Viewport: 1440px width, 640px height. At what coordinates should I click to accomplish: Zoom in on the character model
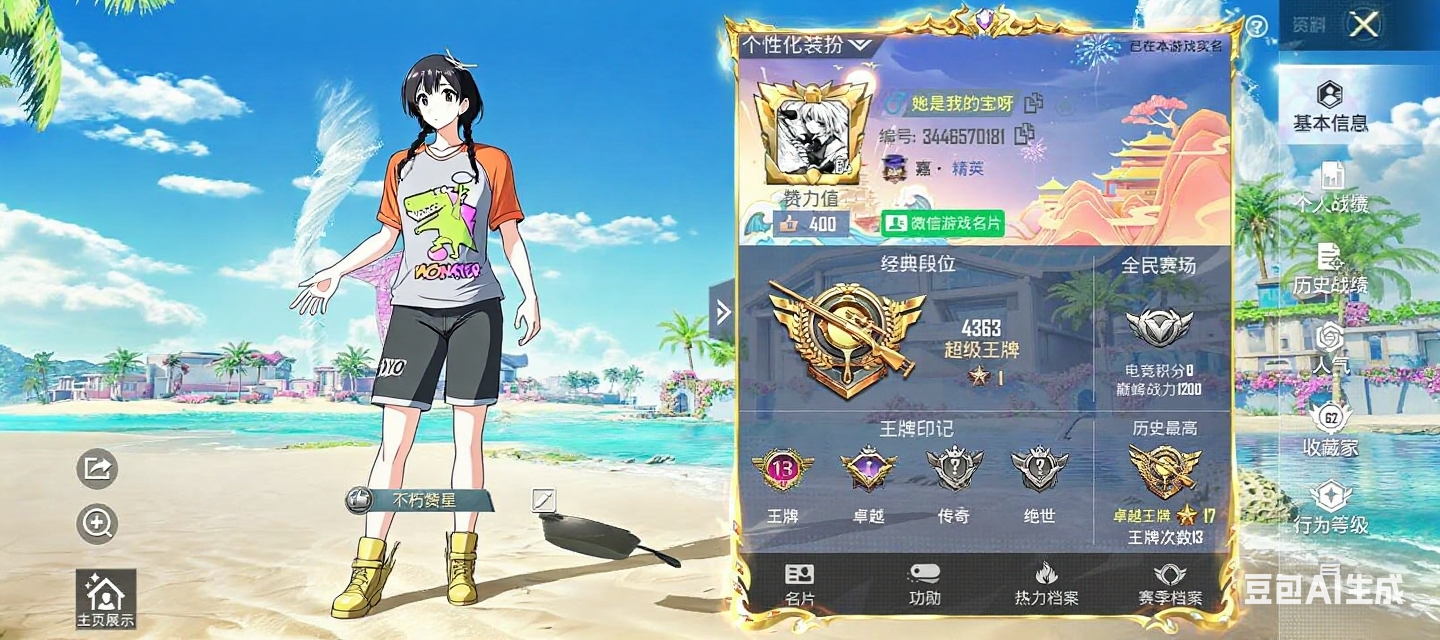(97, 523)
